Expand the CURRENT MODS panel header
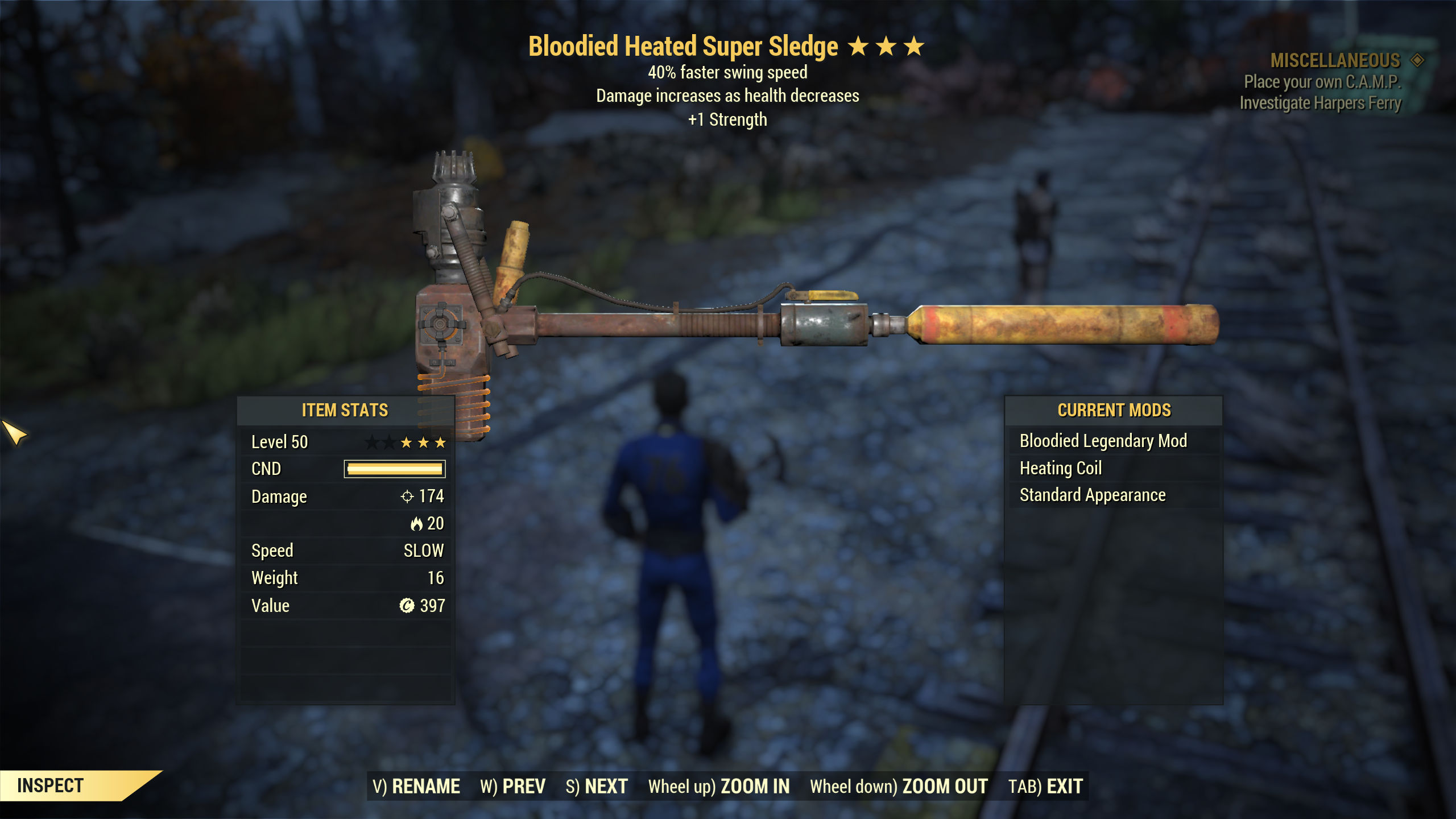Image resolution: width=1456 pixels, height=819 pixels. (x=1114, y=410)
